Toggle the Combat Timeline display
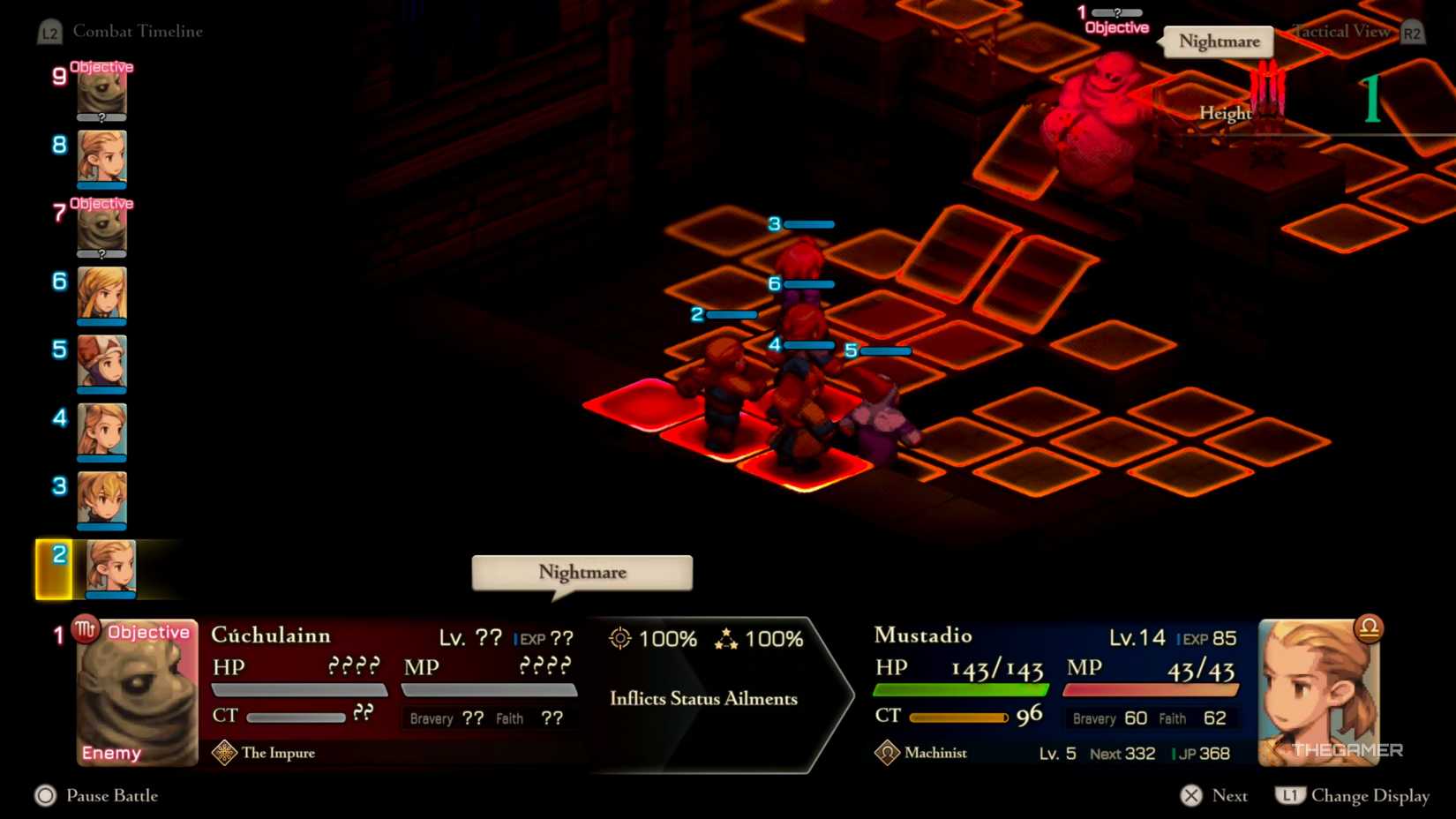 [x=139, y=32]
